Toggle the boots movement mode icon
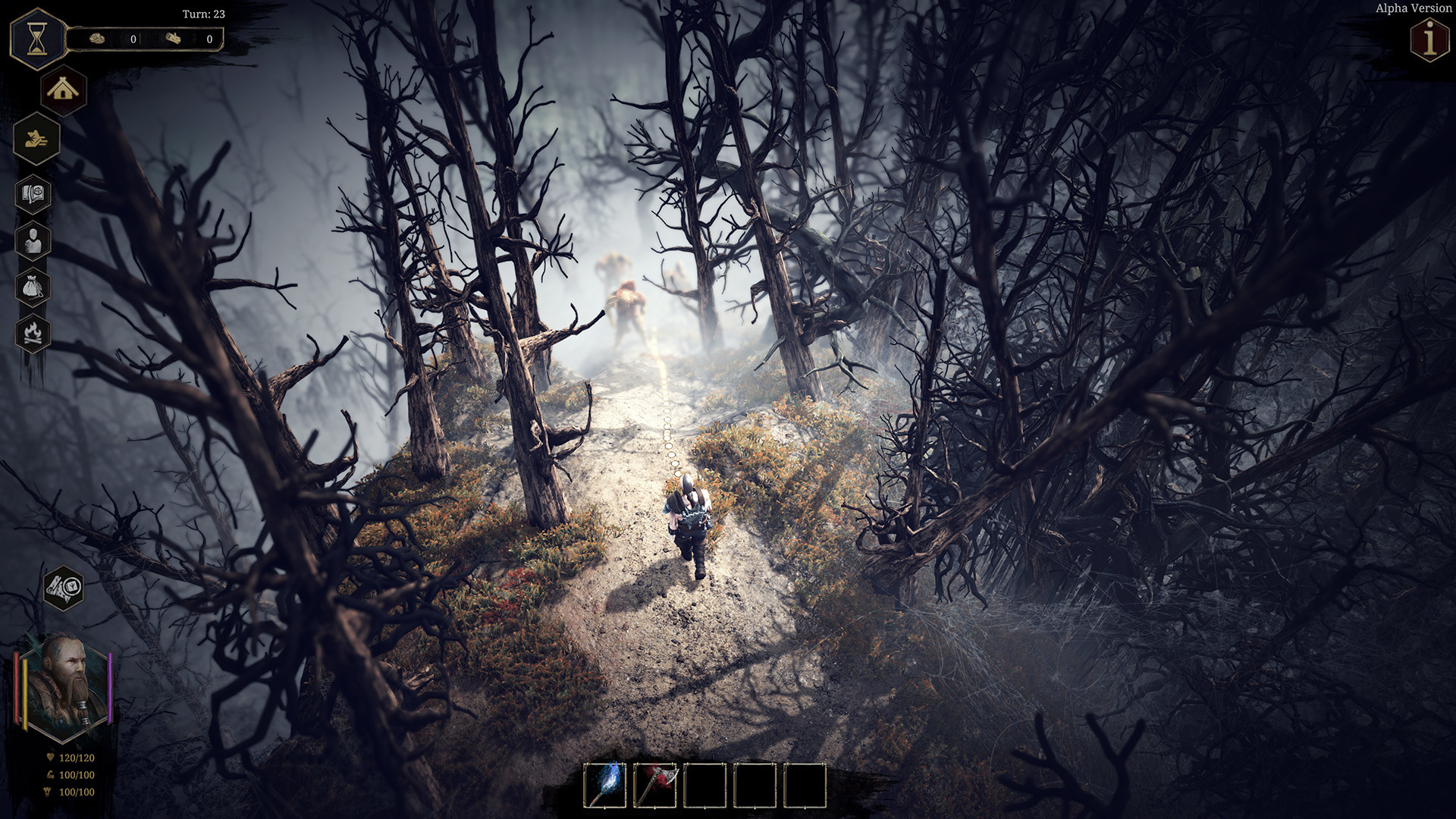The image size is (1456, 819). point(36,139)
